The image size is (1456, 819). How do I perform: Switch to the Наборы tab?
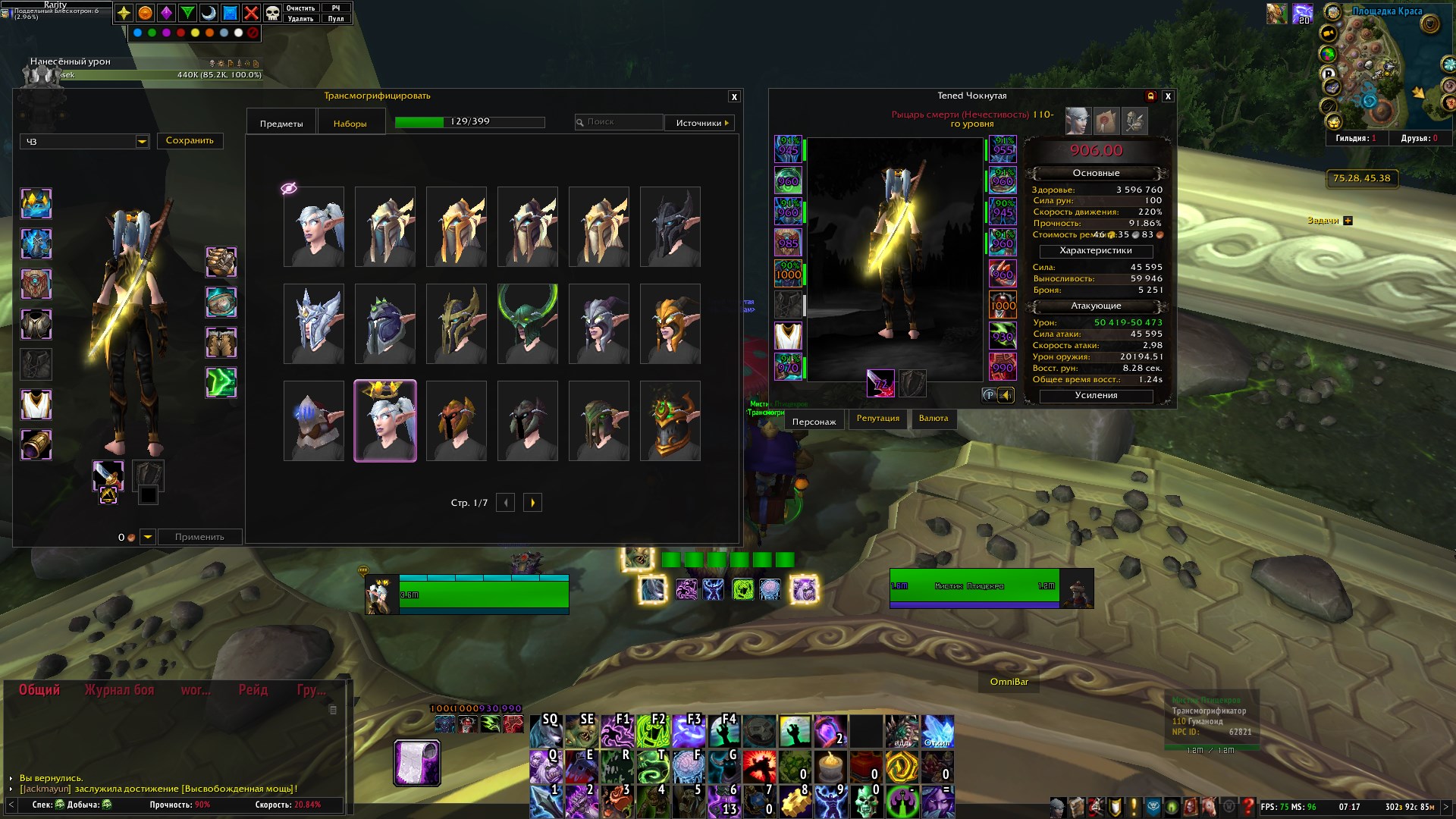[350, 124]
